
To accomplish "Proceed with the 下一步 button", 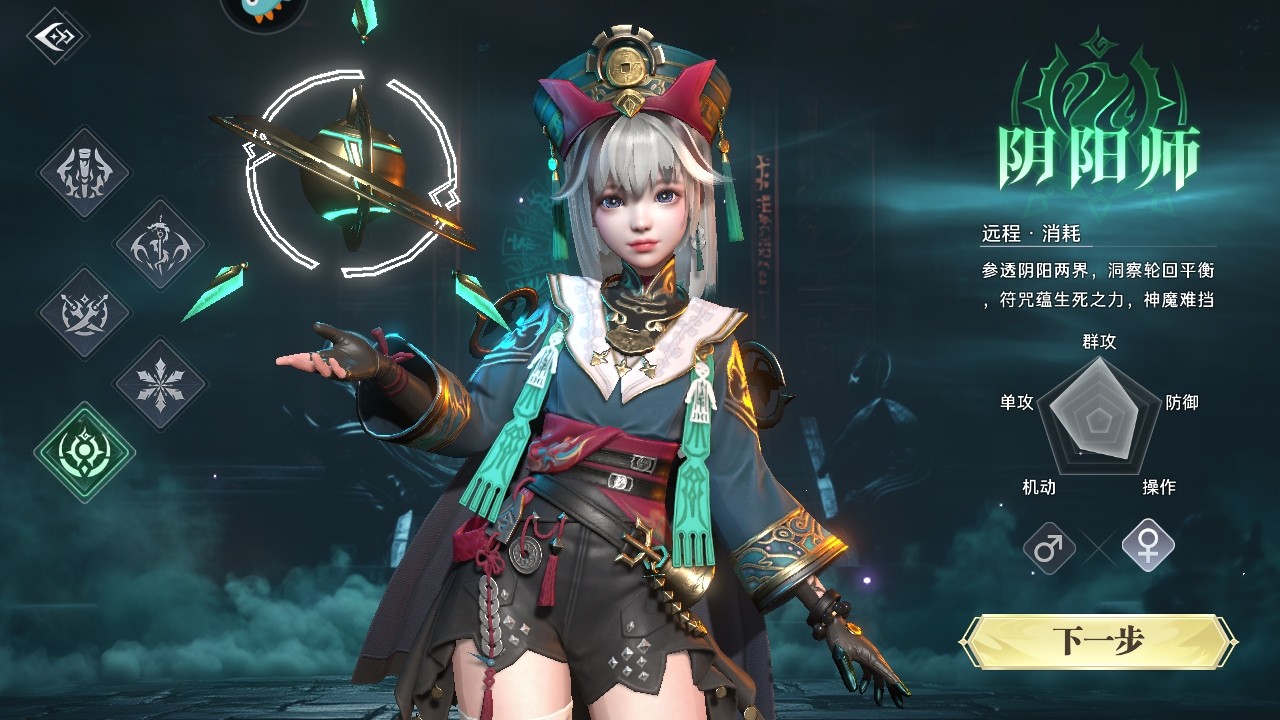I will pyautogui.click(x=1097, y=642).
